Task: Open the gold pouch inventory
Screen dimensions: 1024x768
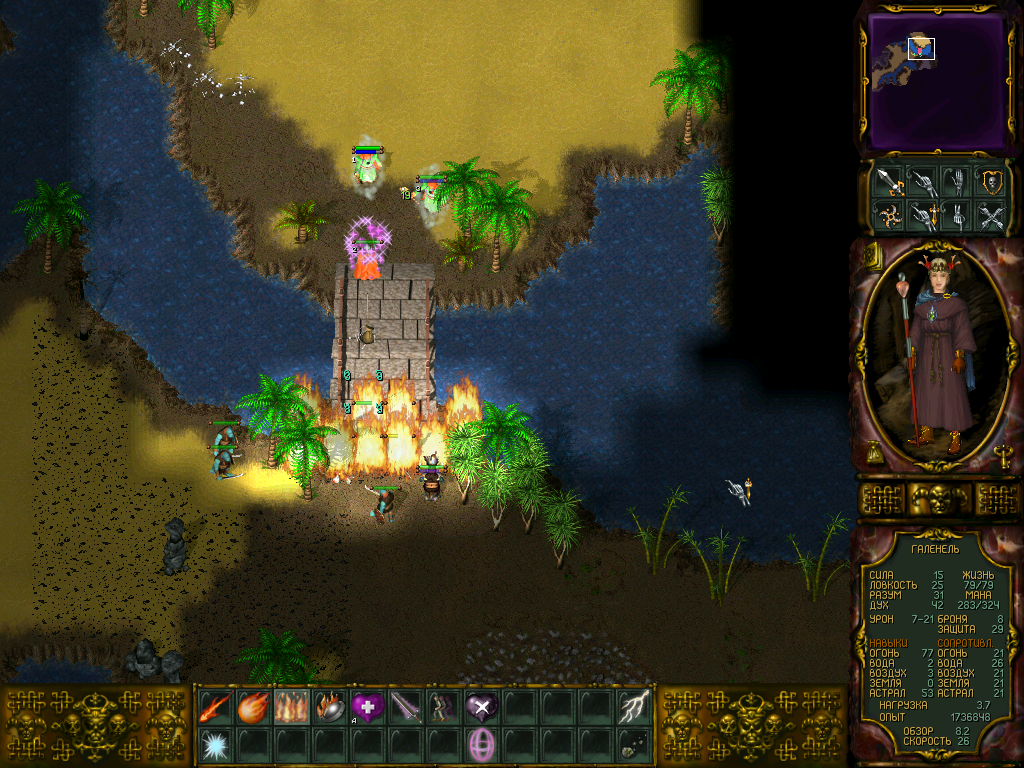Action: (x=875, y=454)
